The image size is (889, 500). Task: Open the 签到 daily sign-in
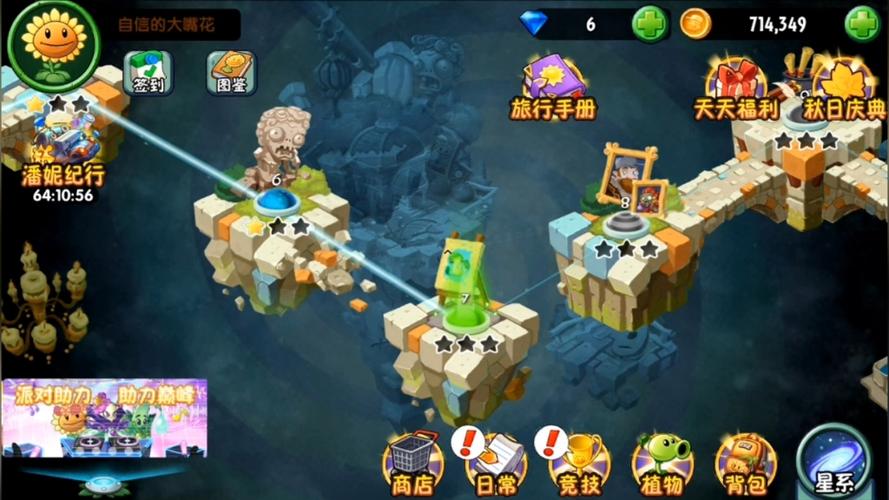click(147, 71)
